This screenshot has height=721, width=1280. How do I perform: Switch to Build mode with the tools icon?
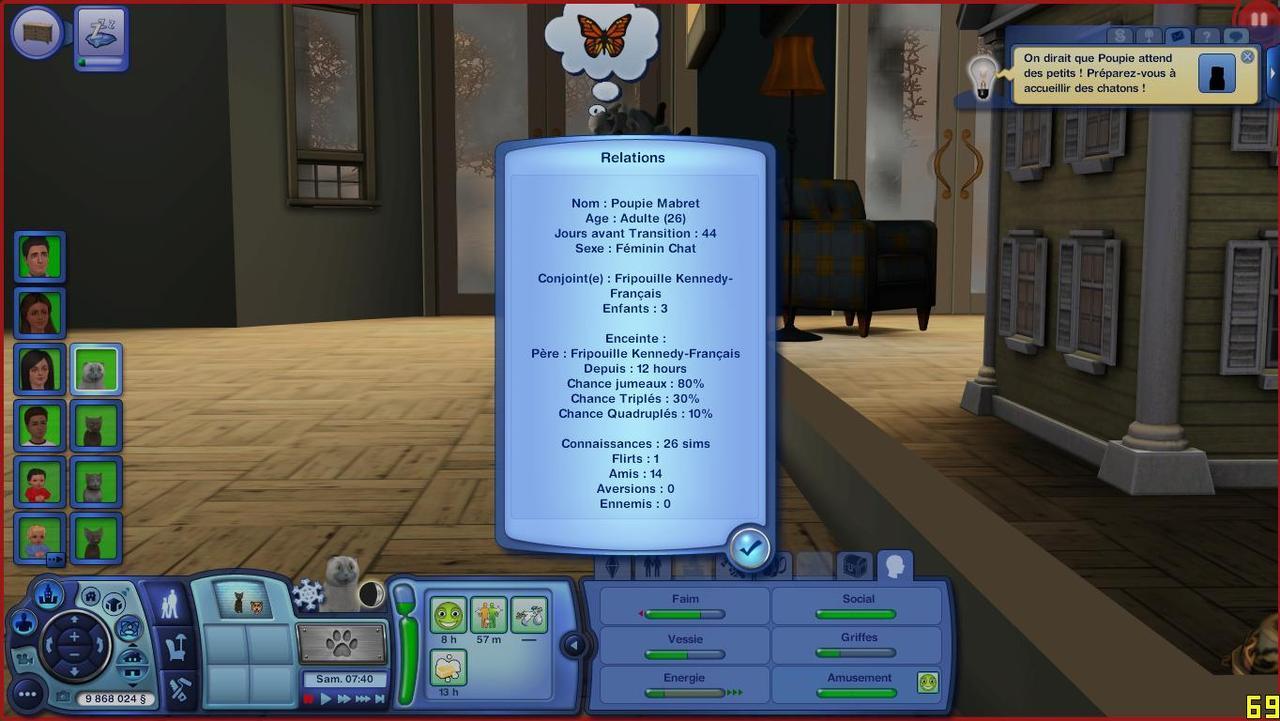coord(179,690)
